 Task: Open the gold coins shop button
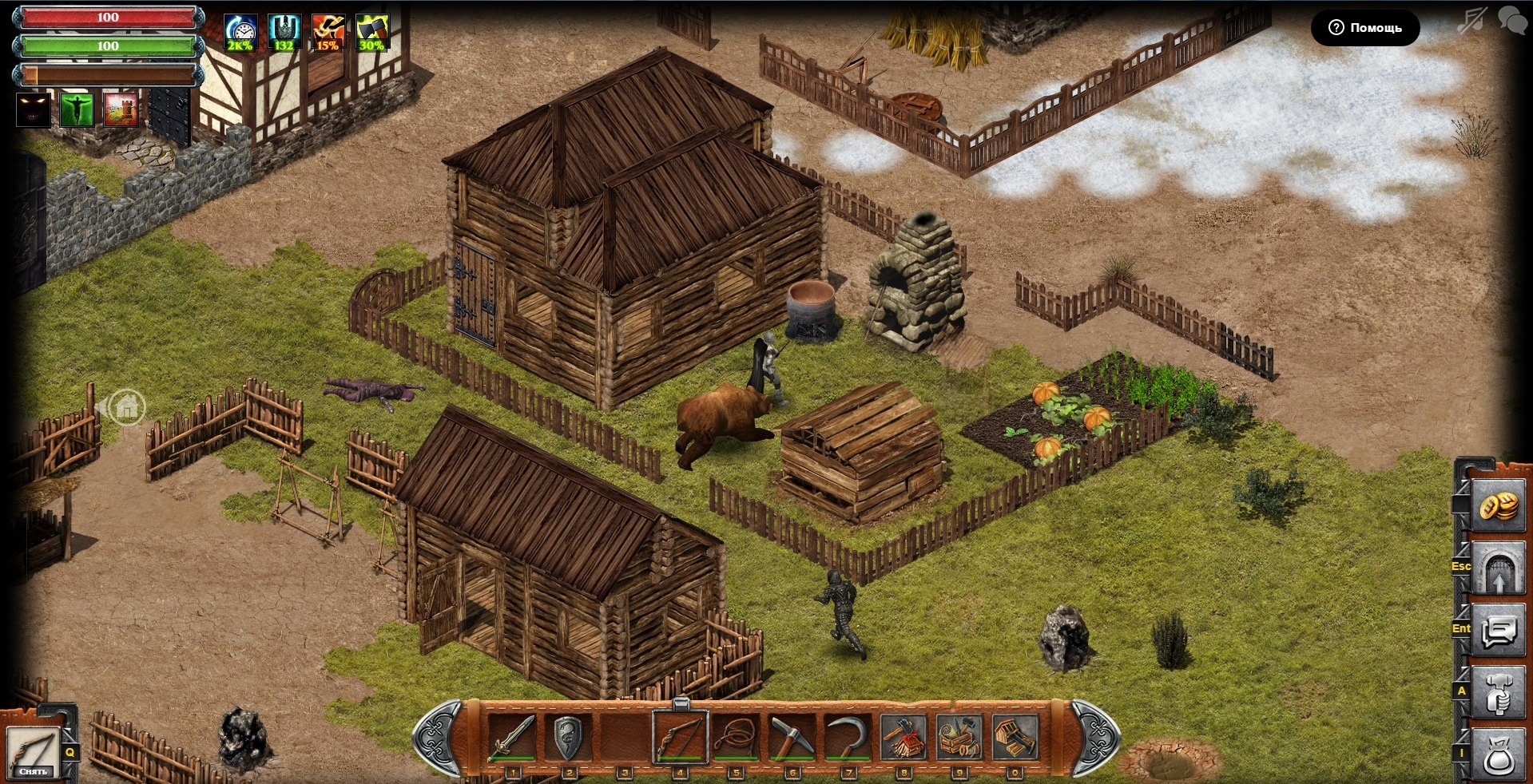(1498, 507)
